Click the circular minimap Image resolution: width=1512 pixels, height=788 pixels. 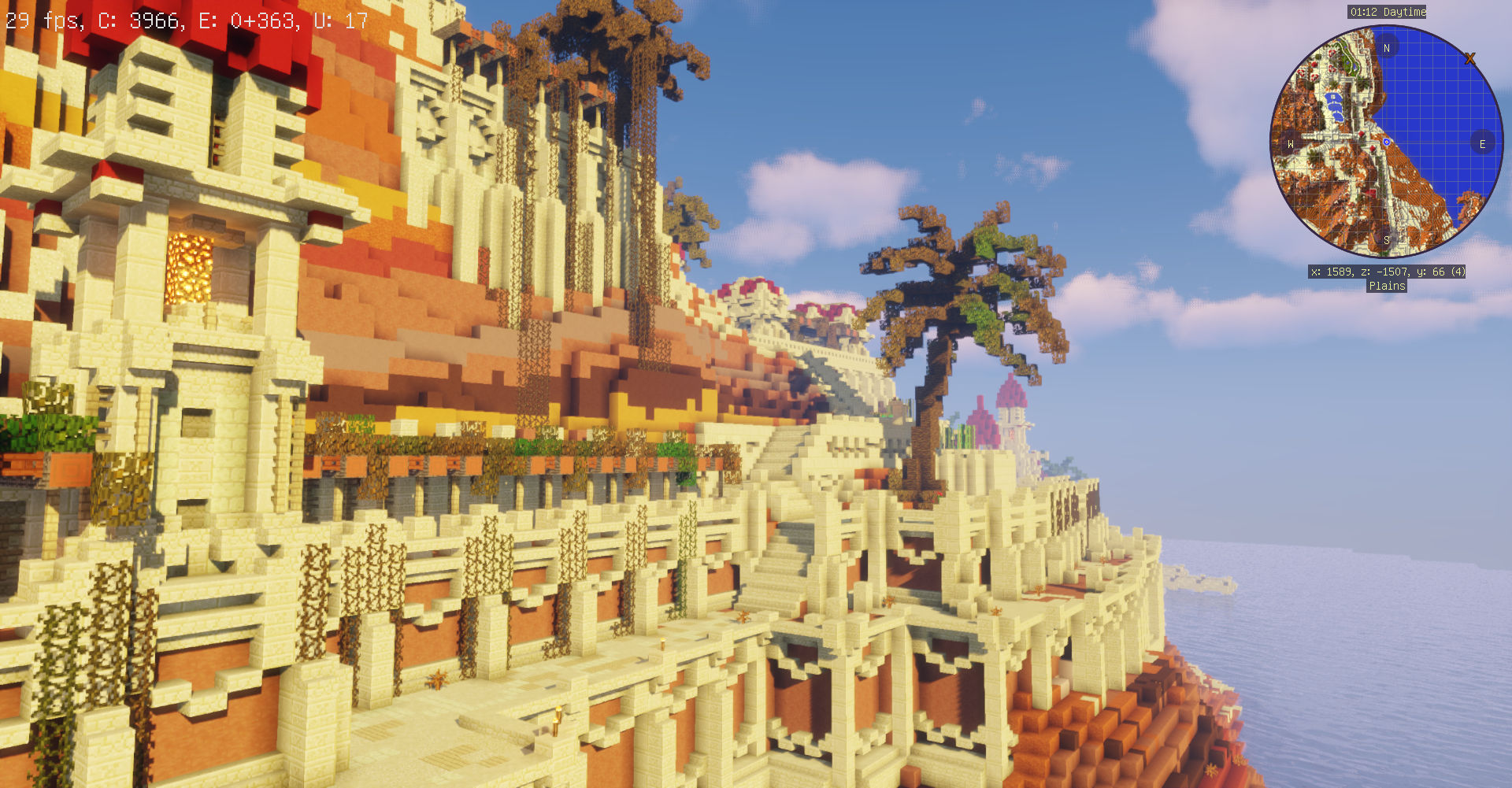coord(1387,142)
